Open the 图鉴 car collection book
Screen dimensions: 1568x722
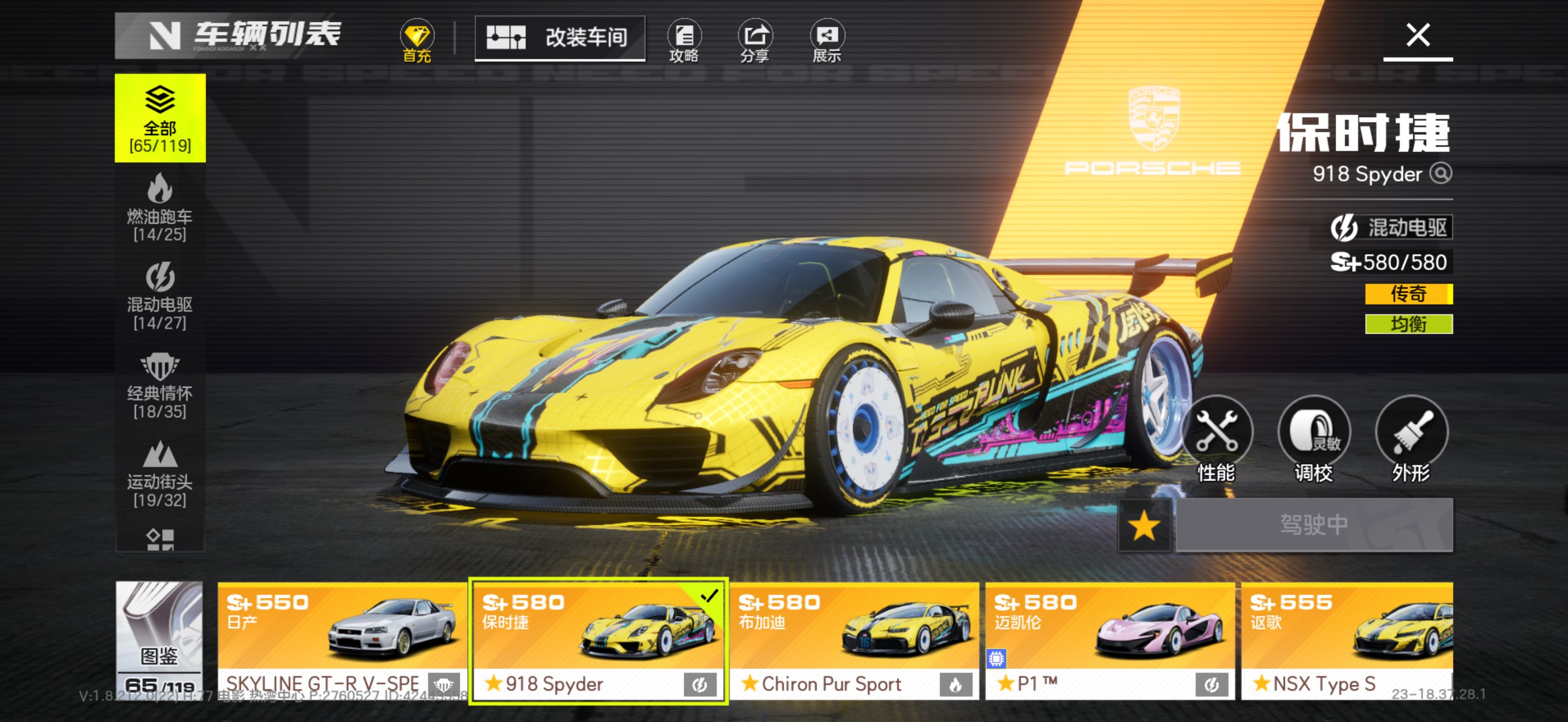[x=159, y=639]
